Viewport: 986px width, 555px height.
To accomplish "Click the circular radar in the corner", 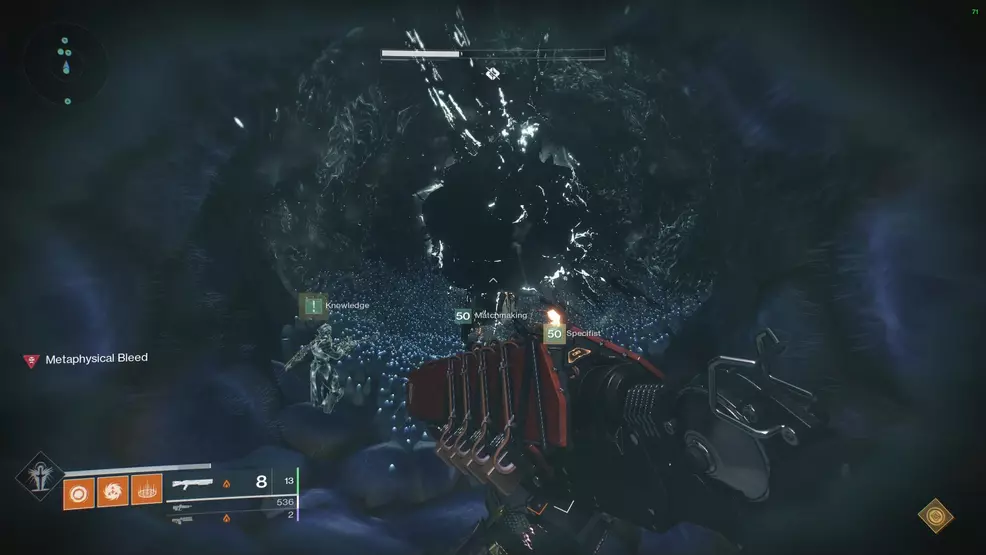I will tap(65, 65).
